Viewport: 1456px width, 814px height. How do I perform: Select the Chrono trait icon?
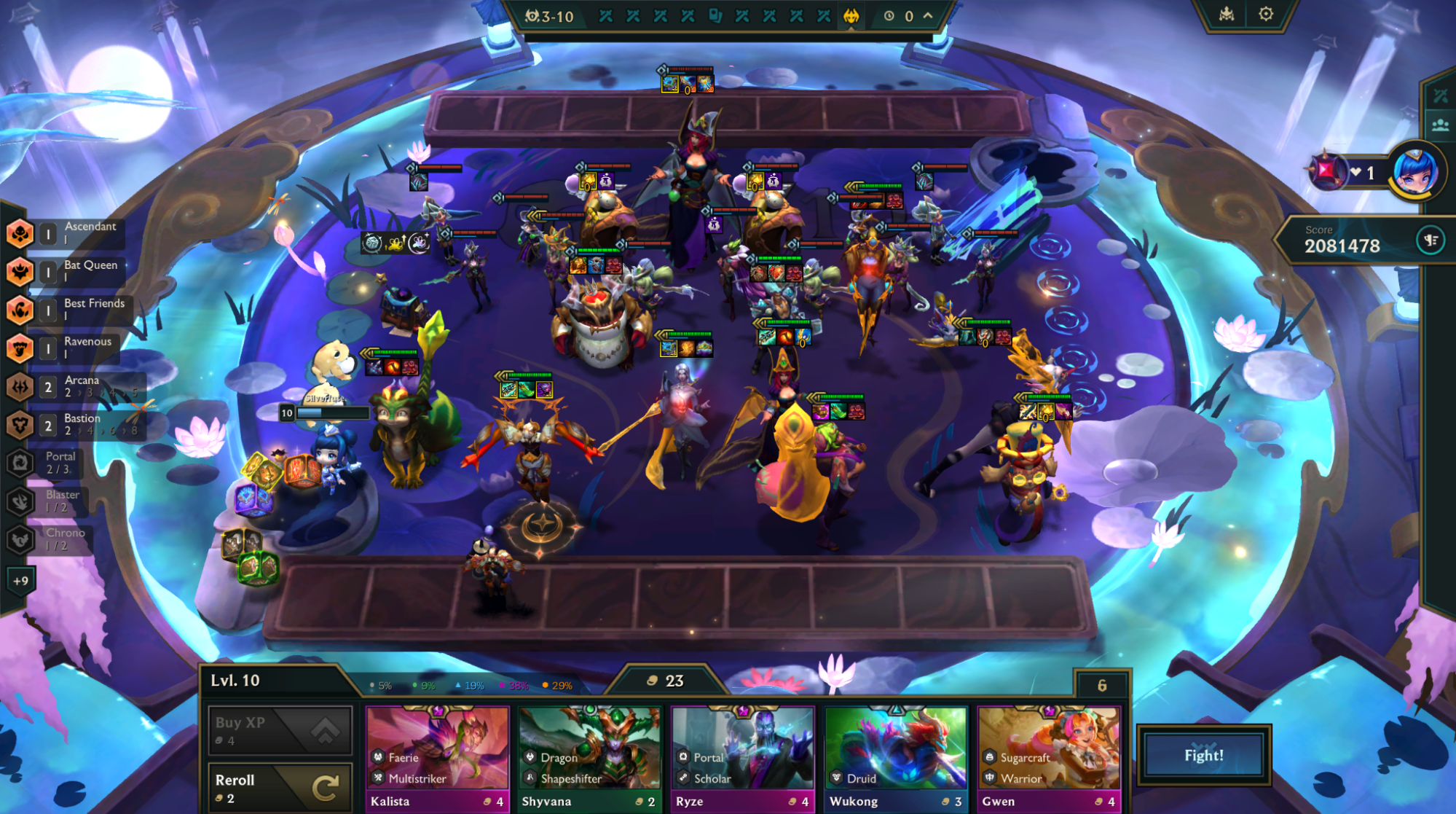(x=20, y=539)
